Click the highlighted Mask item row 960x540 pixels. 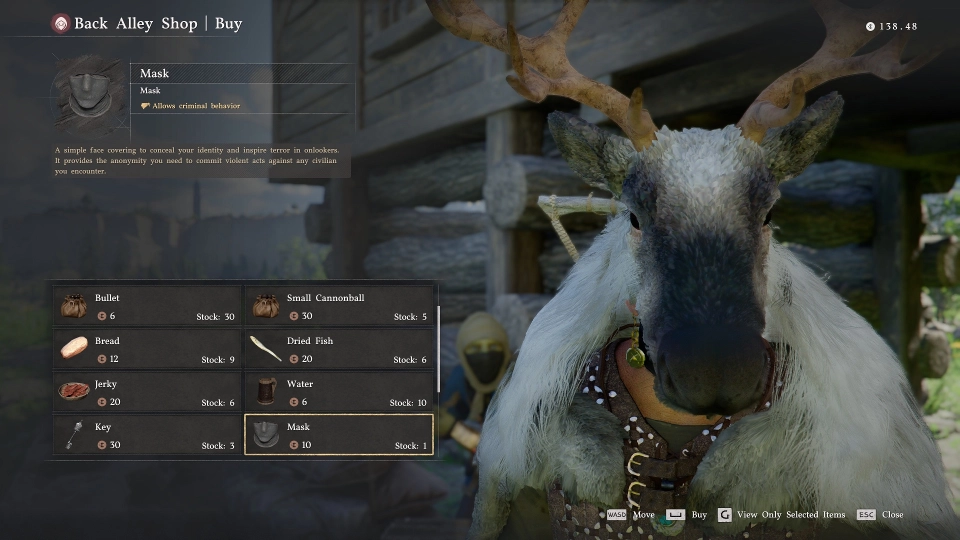(x=339, y=435)
